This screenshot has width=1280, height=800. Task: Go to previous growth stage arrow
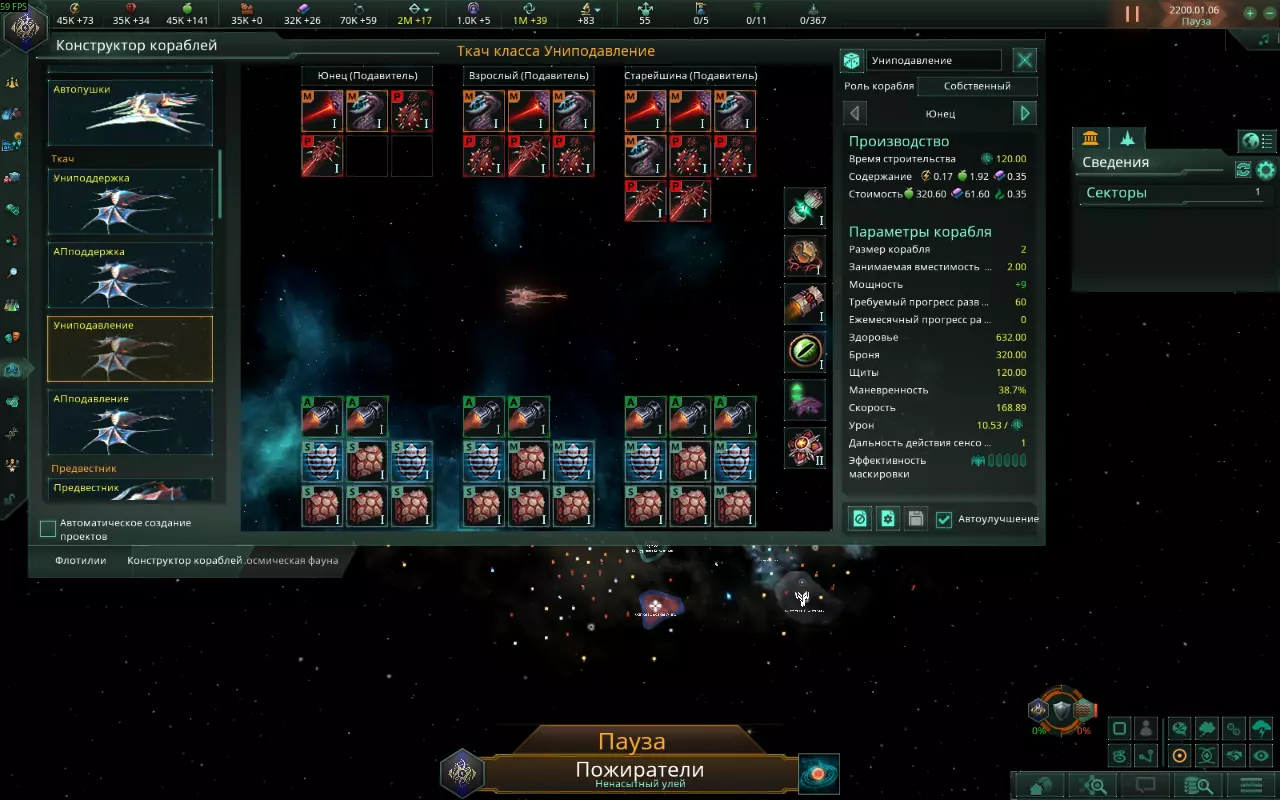[x=855, y=114]
